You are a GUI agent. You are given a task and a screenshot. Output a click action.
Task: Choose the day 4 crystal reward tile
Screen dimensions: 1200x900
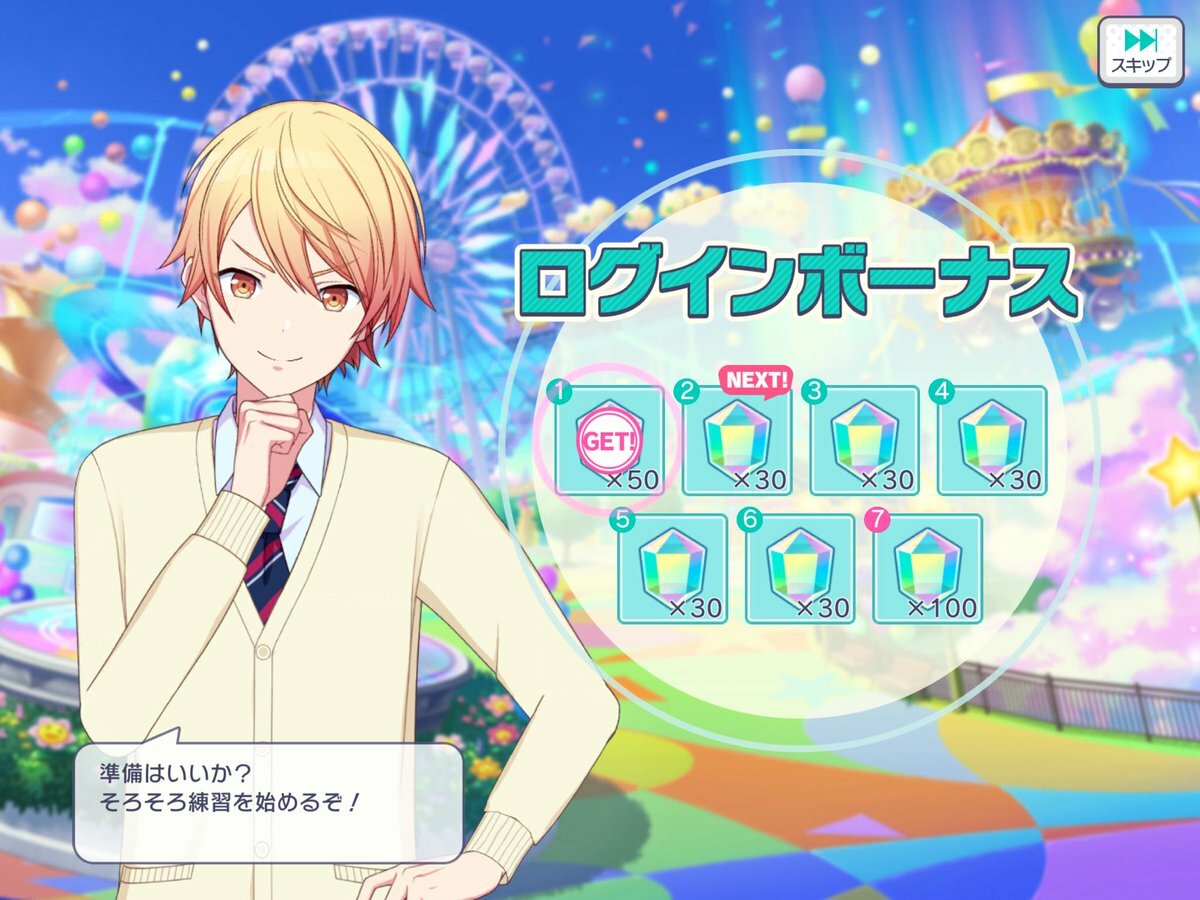(x=991, y=440)
